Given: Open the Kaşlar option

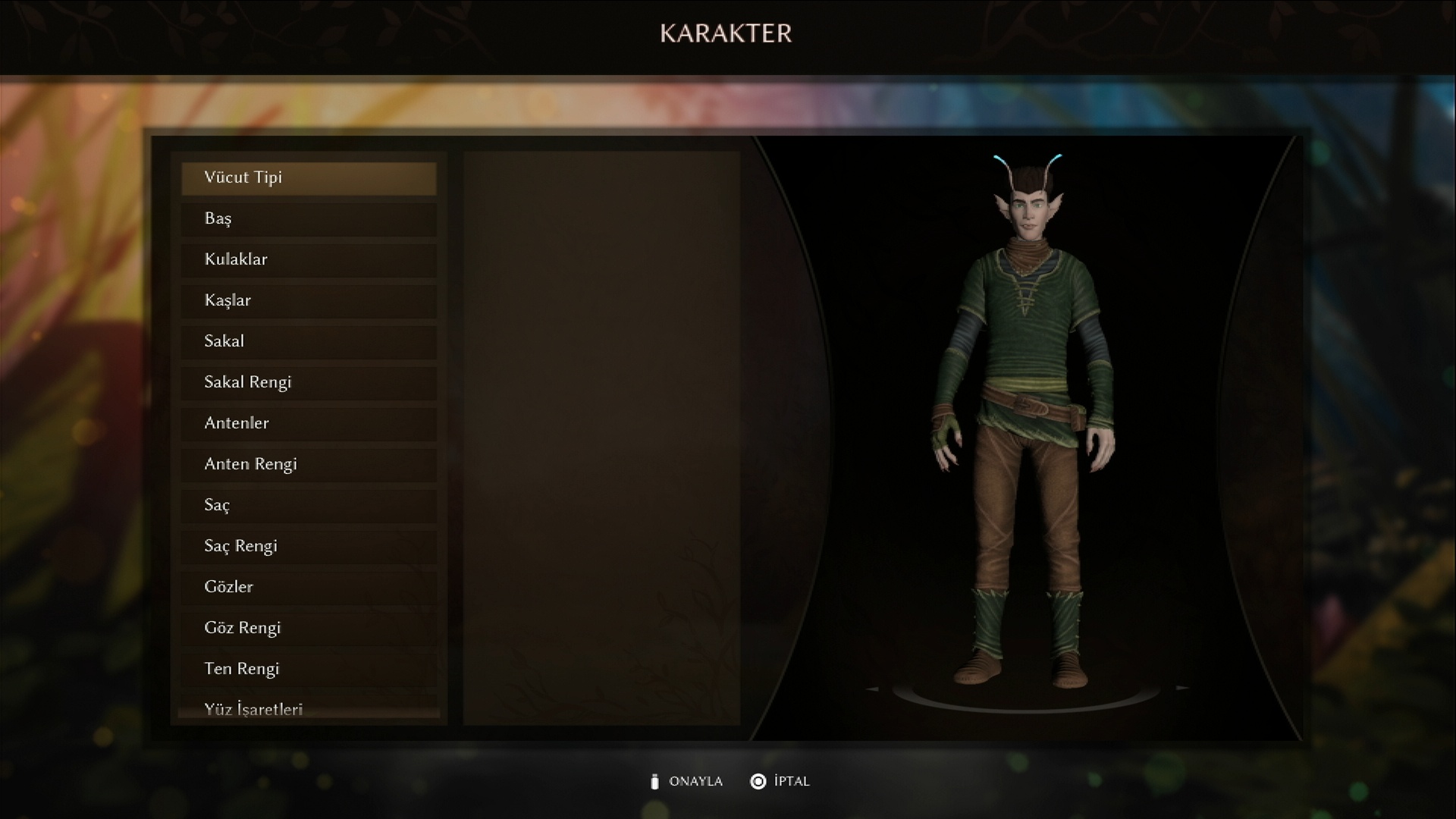Looking at the screenshot, I should pyautogui.click(x=309, y=300).
